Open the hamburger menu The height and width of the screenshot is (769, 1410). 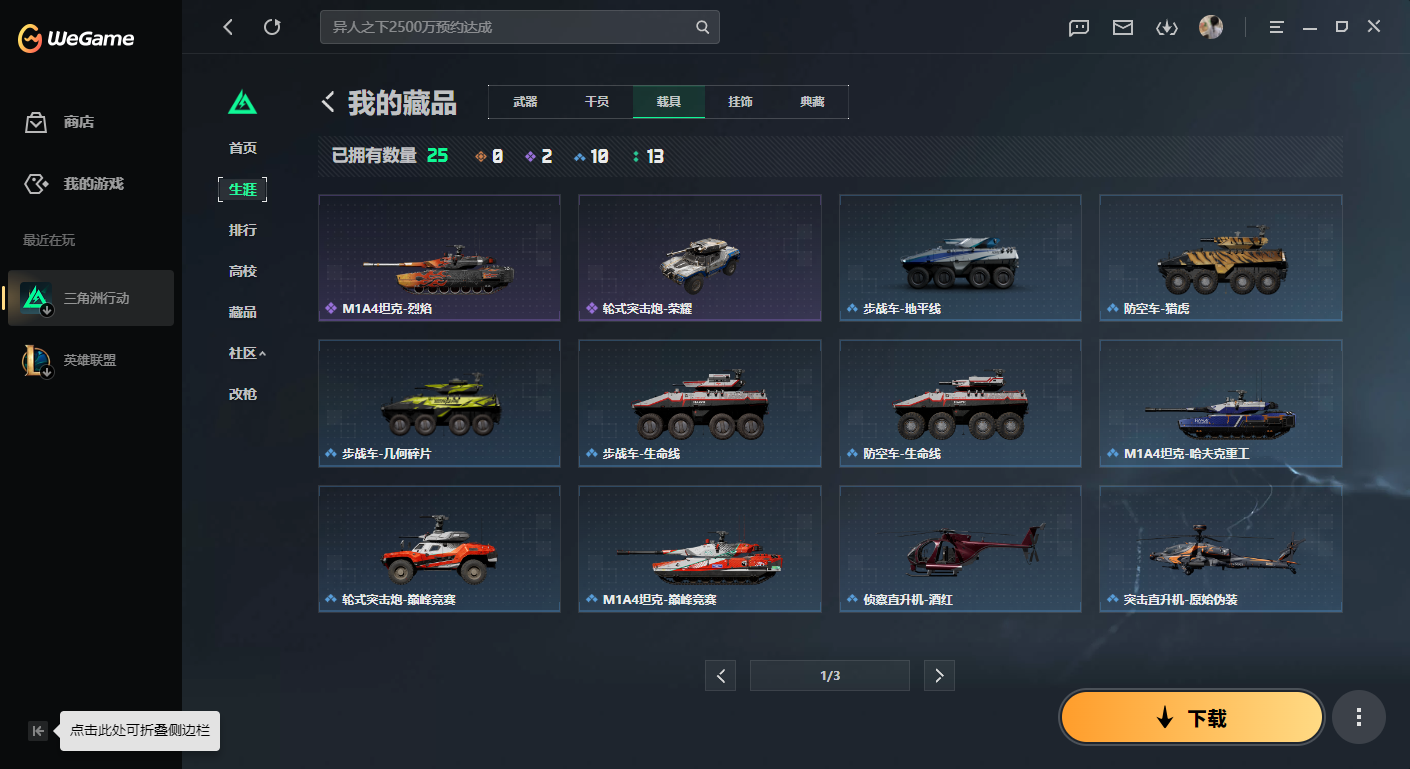tap(1276, 26)
